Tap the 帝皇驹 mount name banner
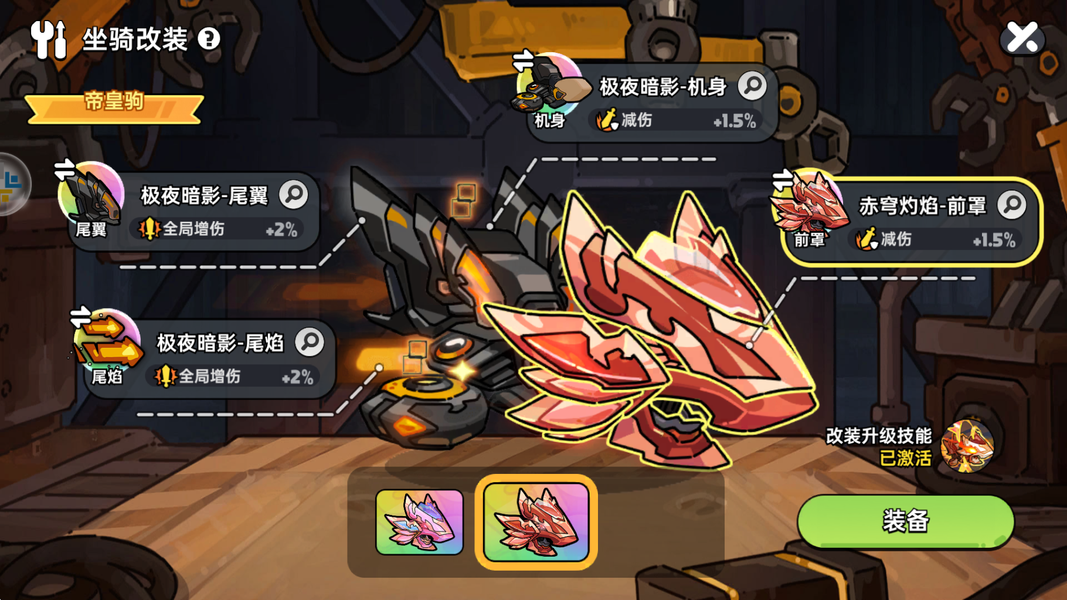The image size is (1067, 600). point(114,104)
